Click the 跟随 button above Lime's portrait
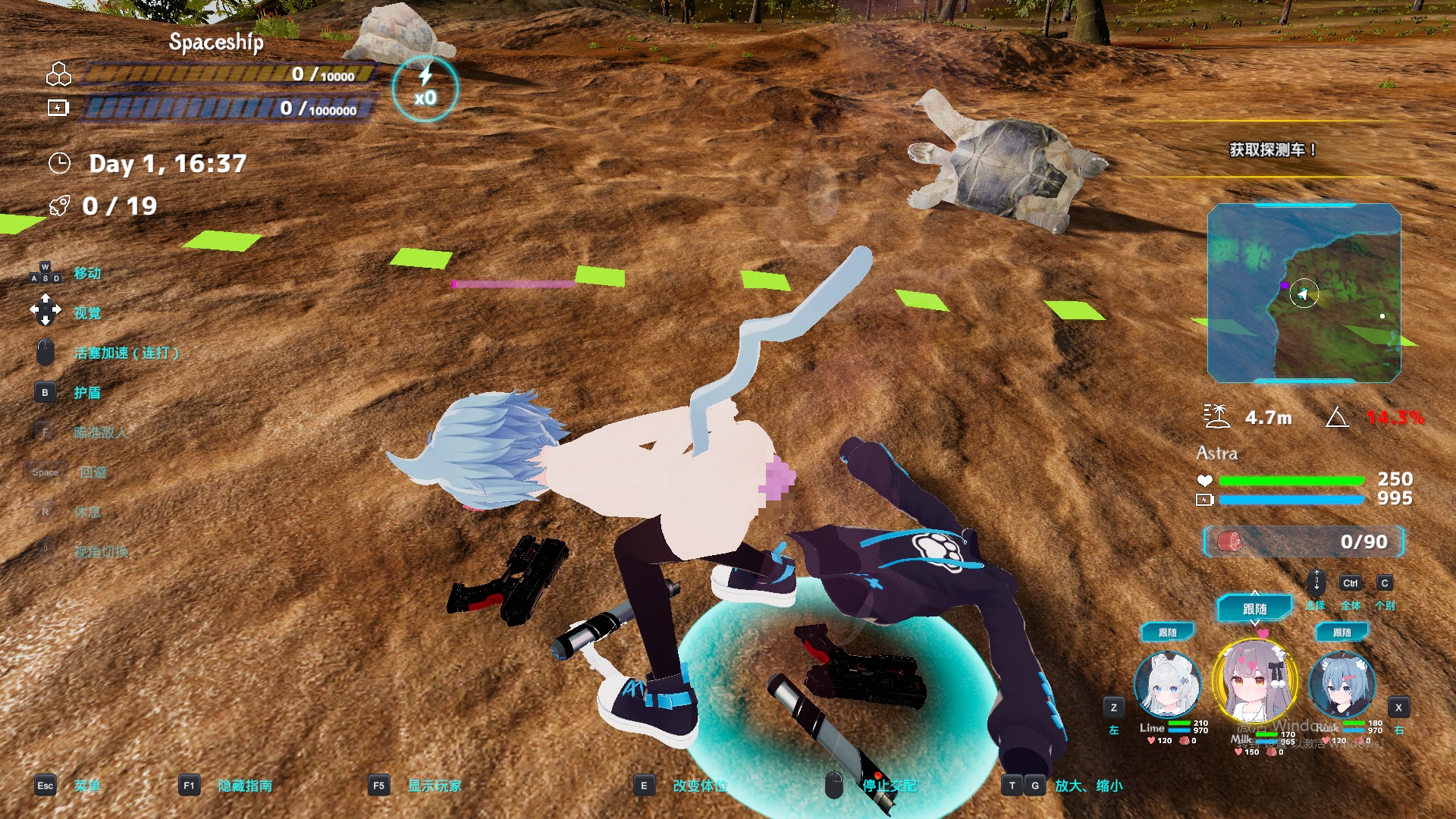1456x819 pixels. (x=1168, y=632)
